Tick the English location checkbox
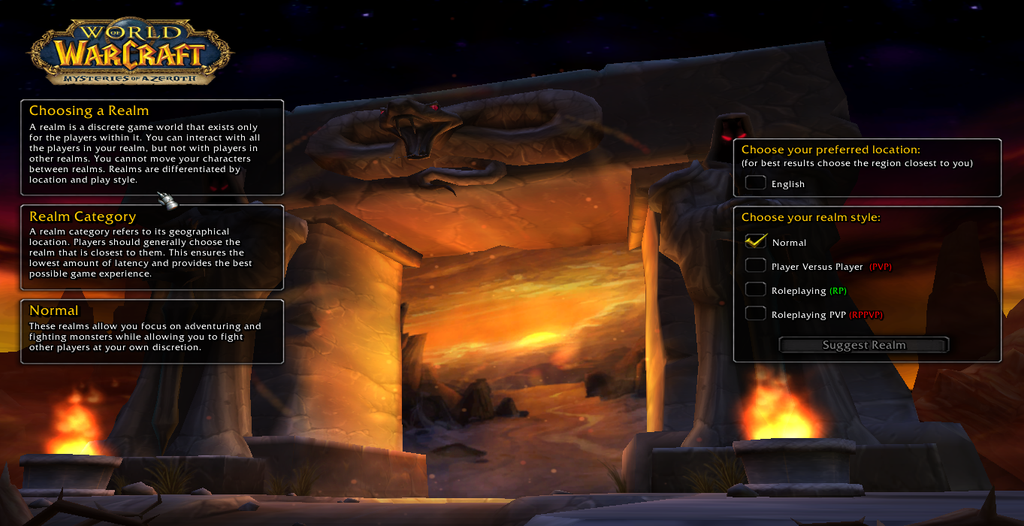The image size is (1024, 526). [755, 183]
